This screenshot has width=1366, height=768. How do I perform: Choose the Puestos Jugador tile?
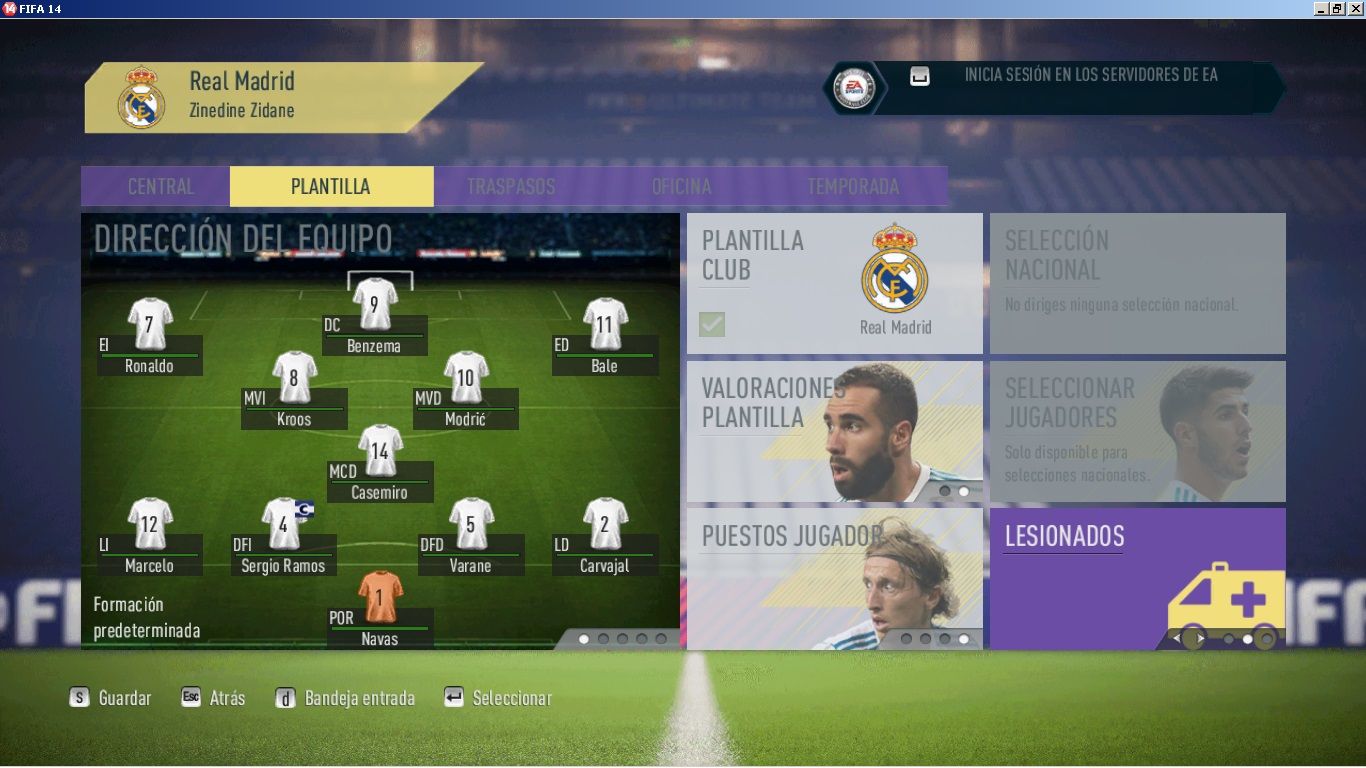coord(834,578)
